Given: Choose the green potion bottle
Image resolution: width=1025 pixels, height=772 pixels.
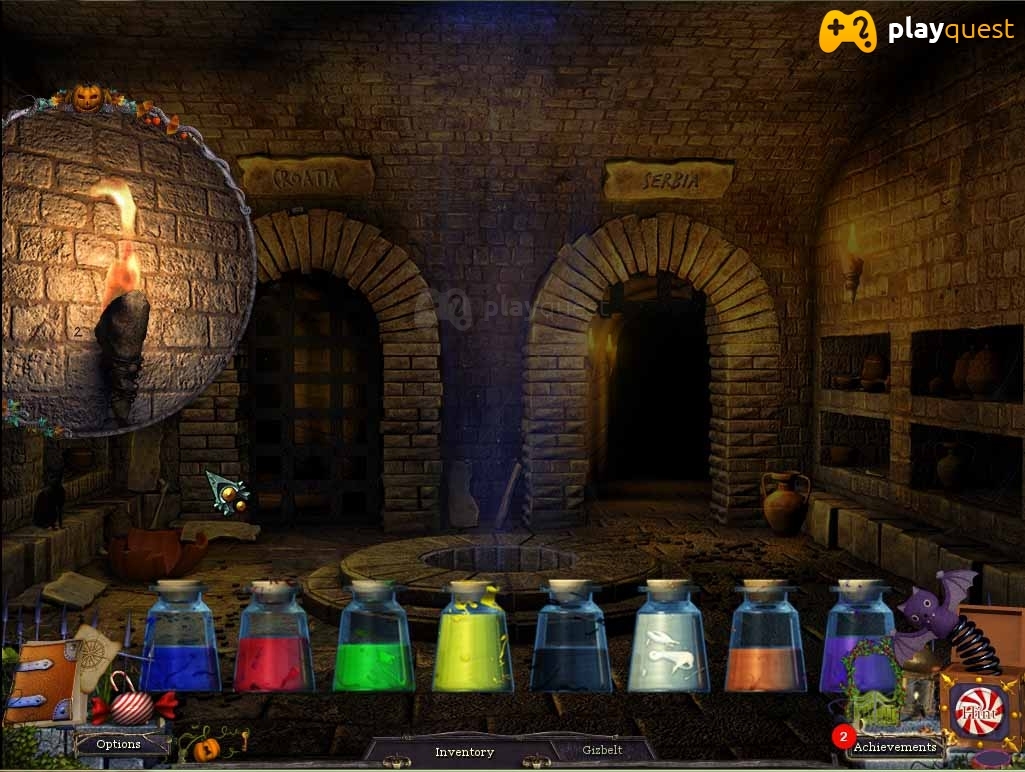Looking at the screenshot, I should 372,640.
